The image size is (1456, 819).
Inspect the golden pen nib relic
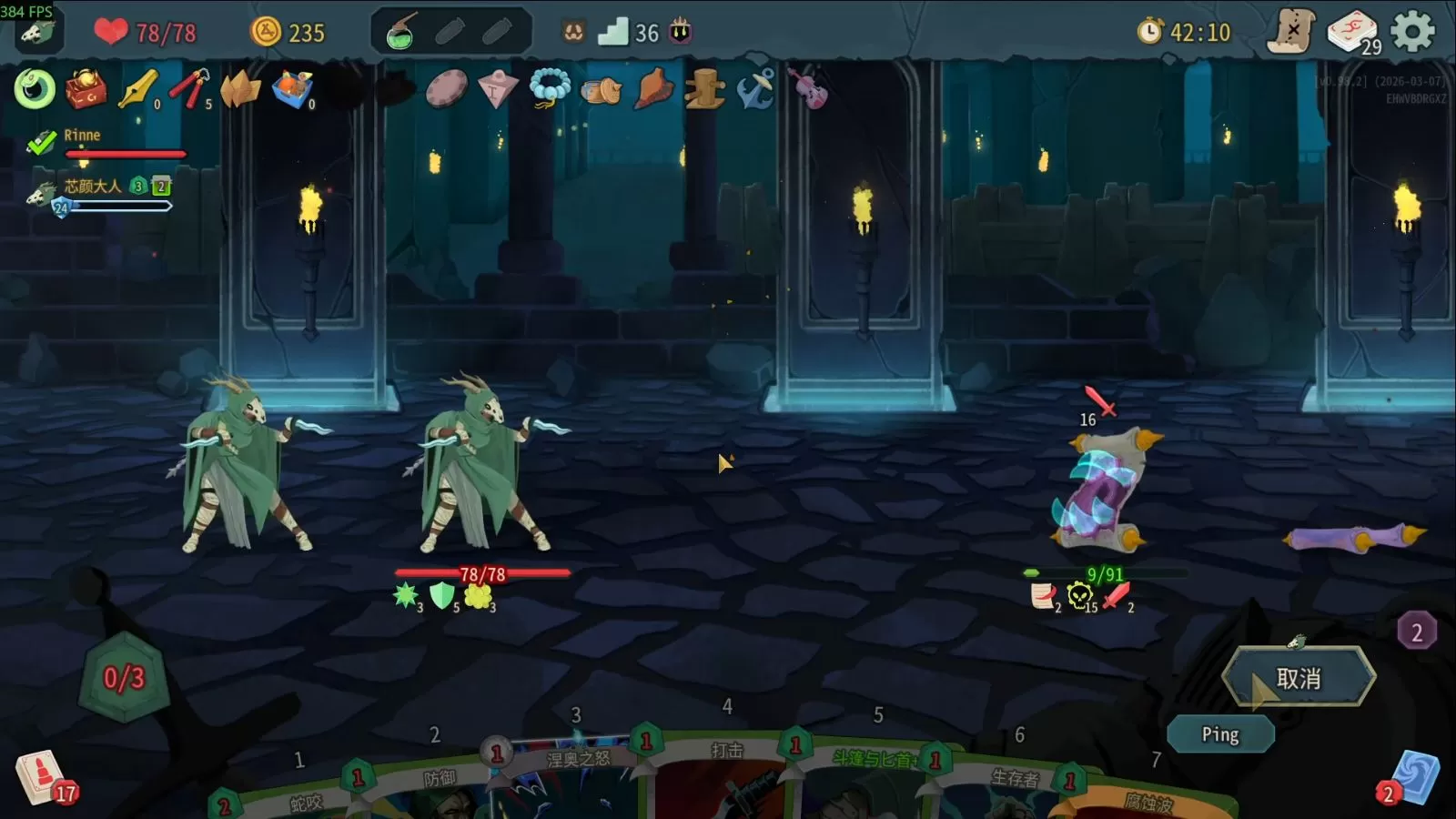(138, 89)
